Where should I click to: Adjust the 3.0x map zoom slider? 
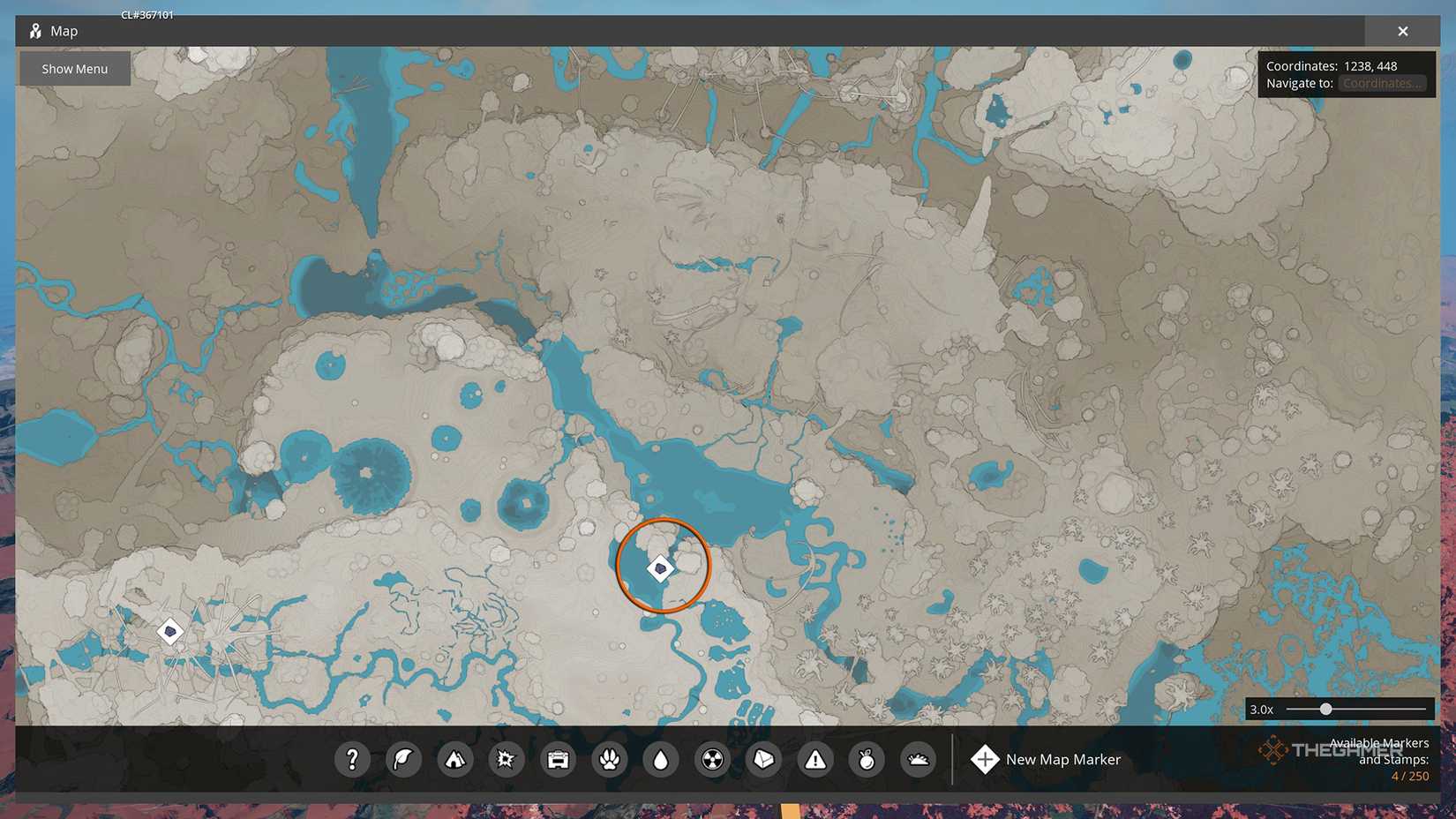1325,709
